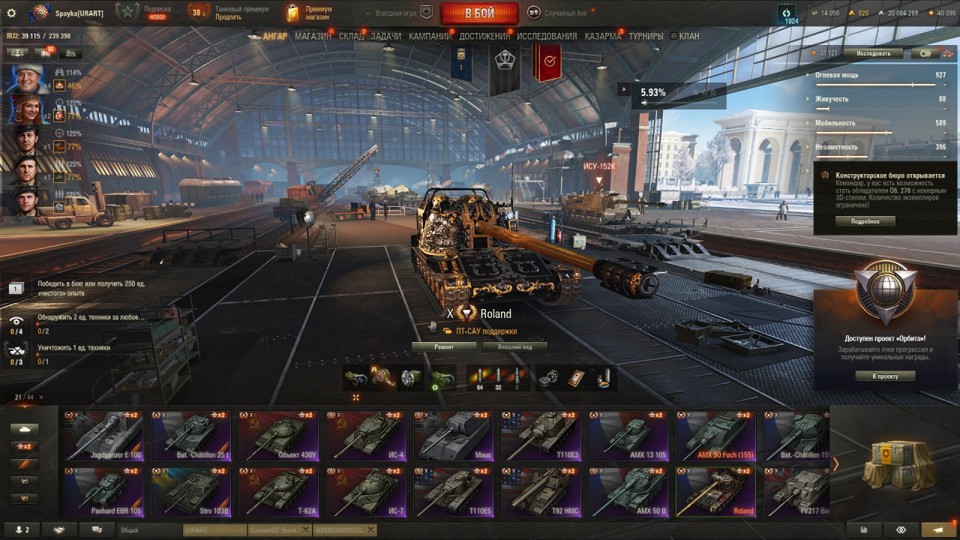
Task: Open the СКЛАД tab
Action: point(351,36)
